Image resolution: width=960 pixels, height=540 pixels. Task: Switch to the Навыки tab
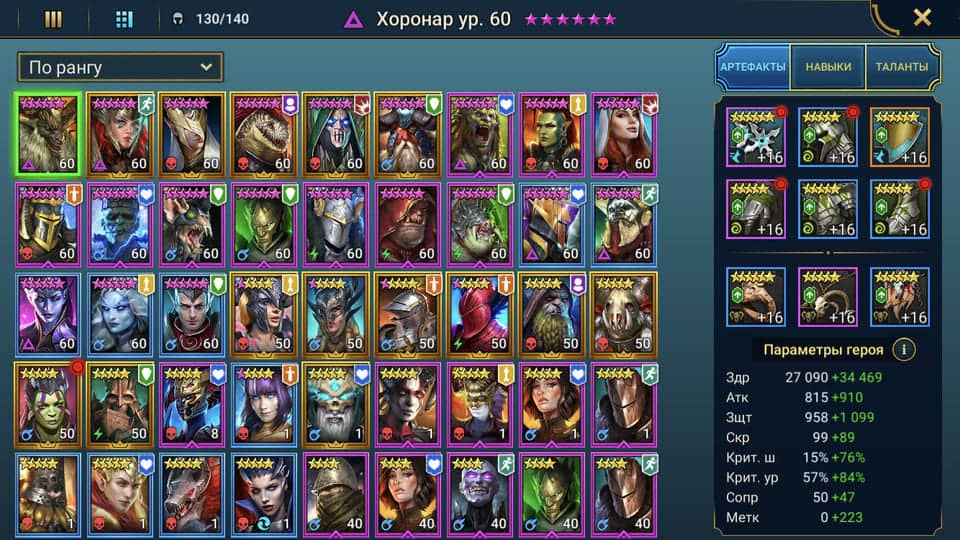click(x=827, y=67)
